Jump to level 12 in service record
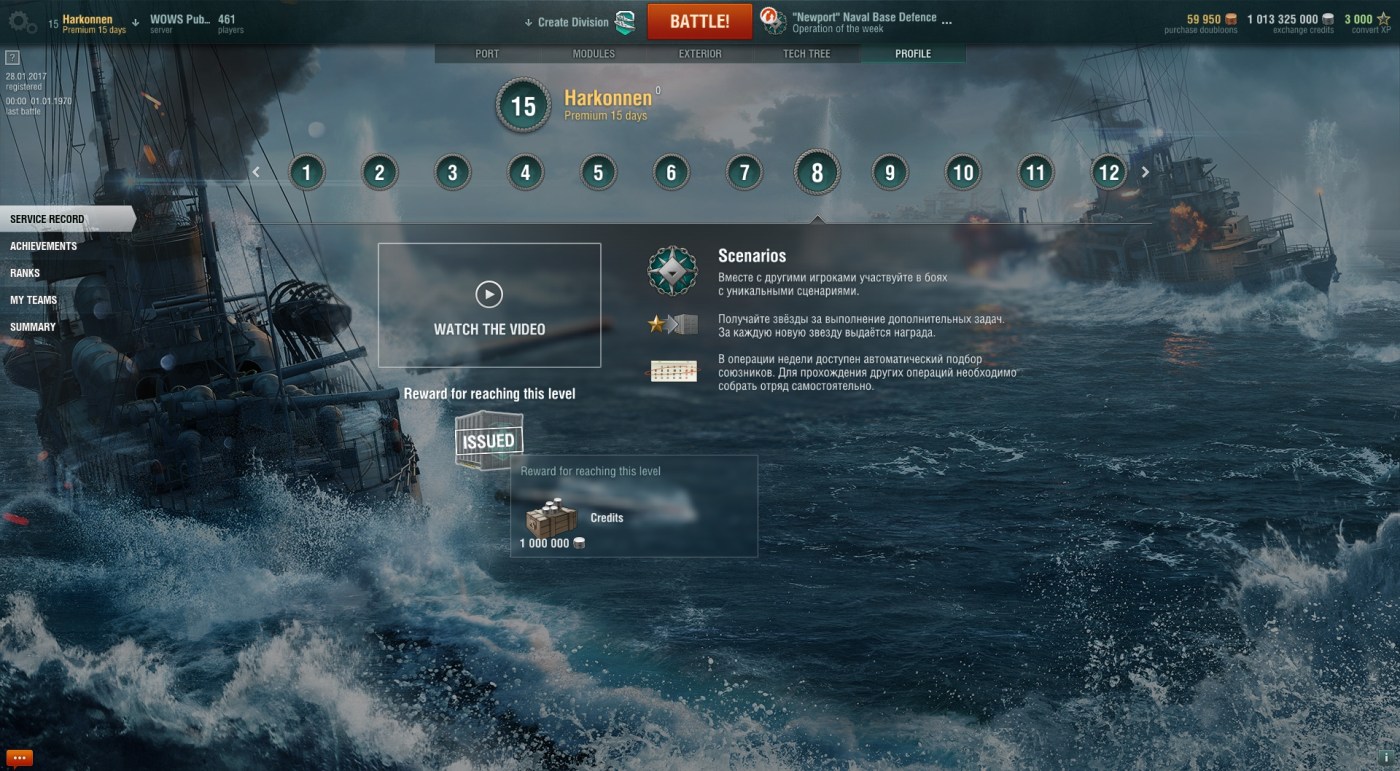The width and height of the screenshot is (1400, 771). [1108, 173]
